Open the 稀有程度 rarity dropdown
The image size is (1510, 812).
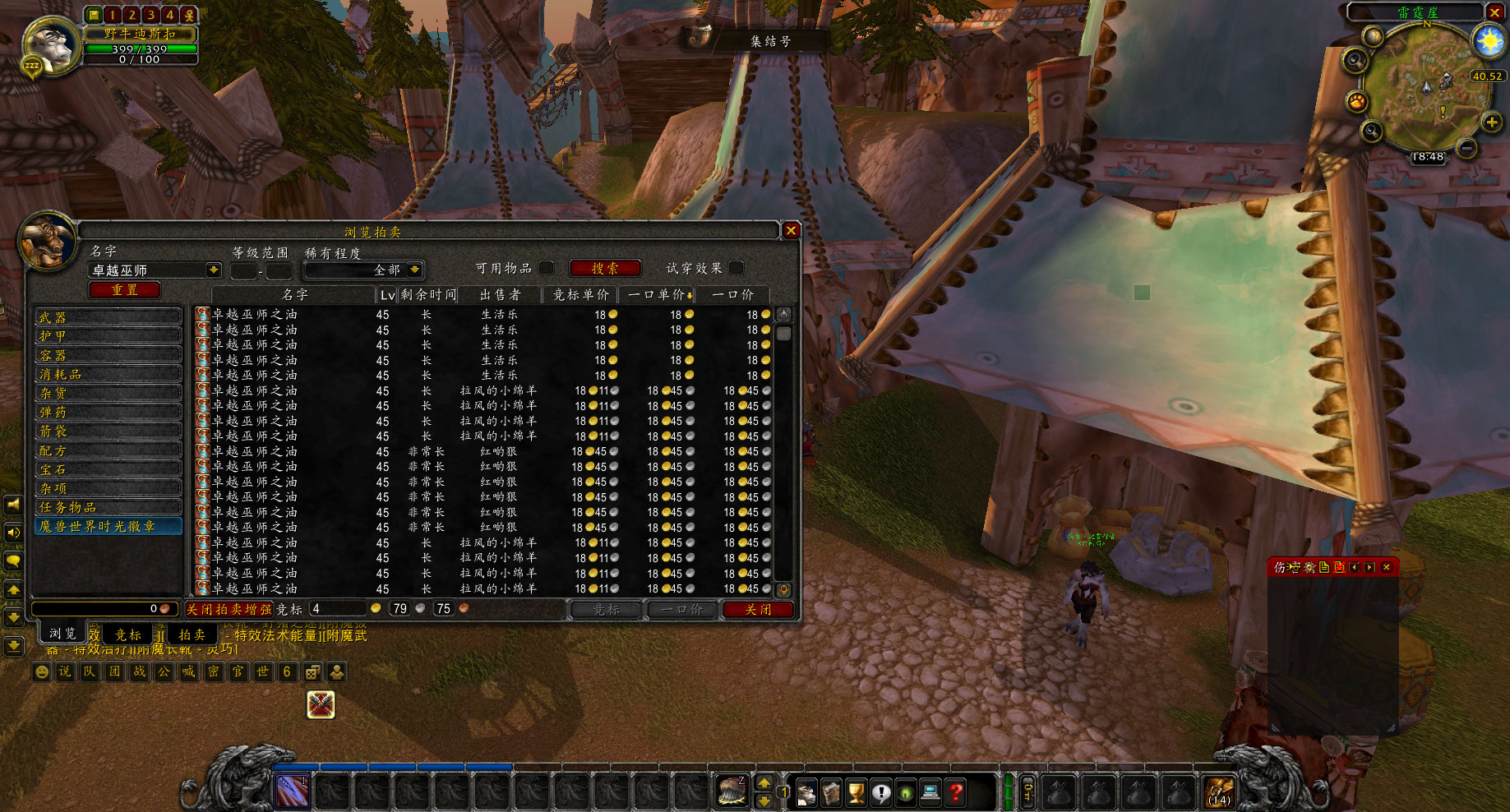415,270
